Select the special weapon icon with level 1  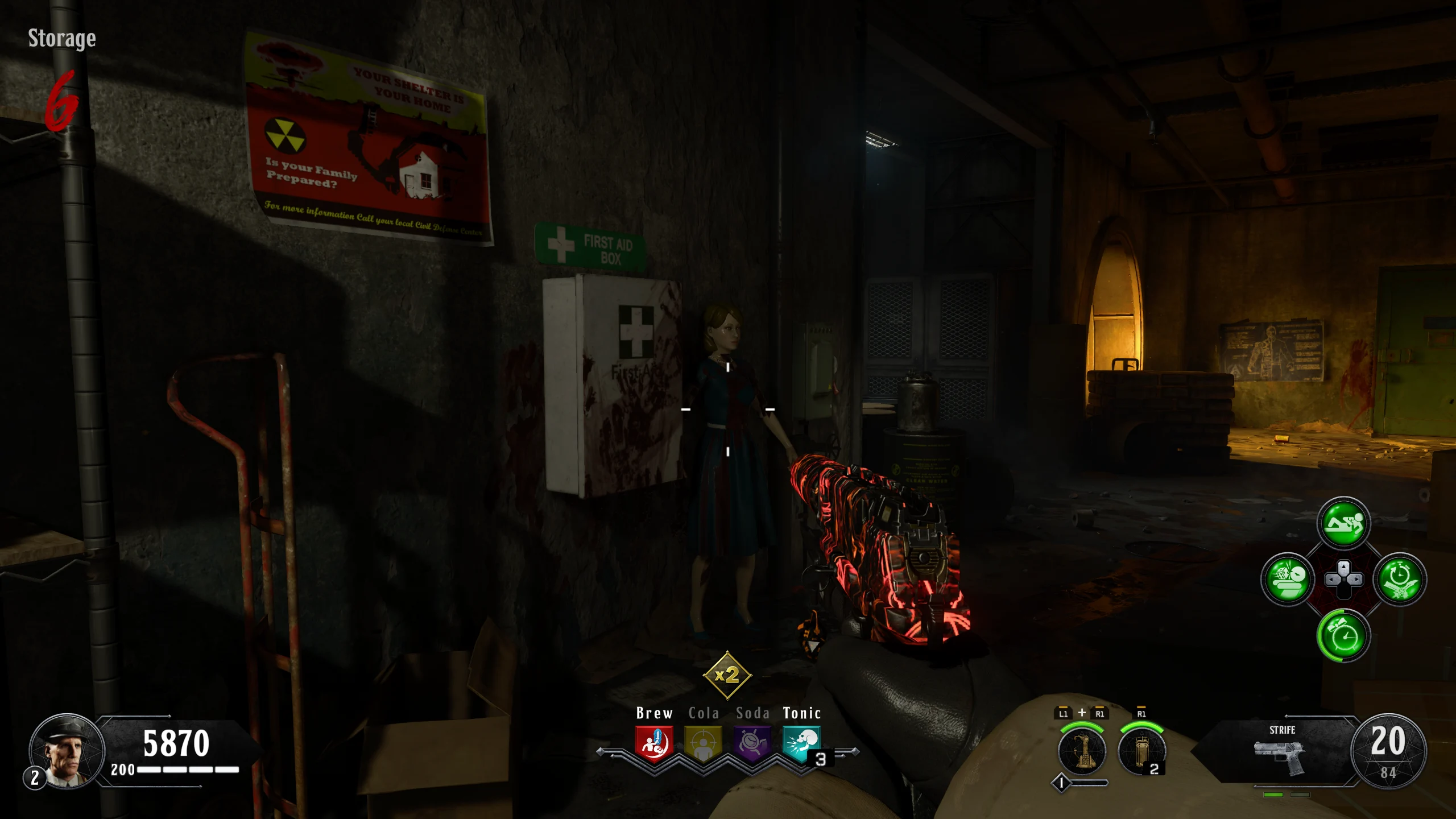[1082, 751]
